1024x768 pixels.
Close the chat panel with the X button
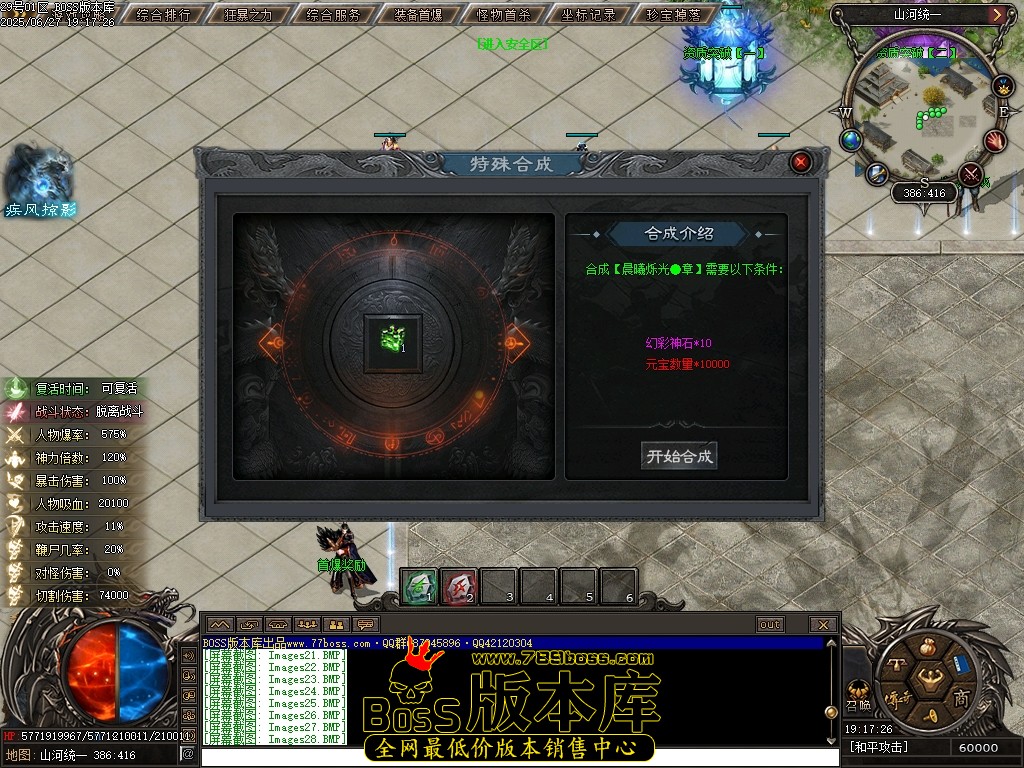823,625
